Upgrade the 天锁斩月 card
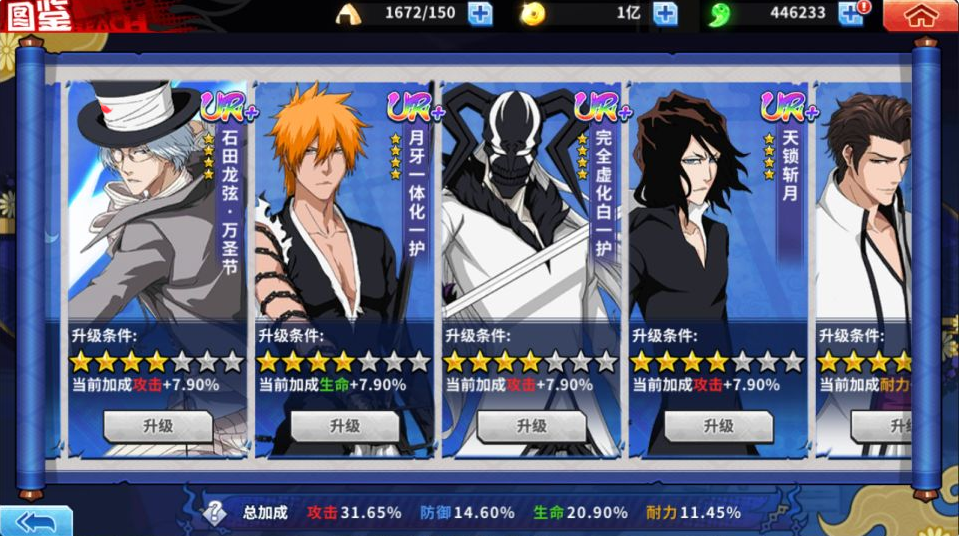Screen dimensions: 960x536 click(718, 426)
